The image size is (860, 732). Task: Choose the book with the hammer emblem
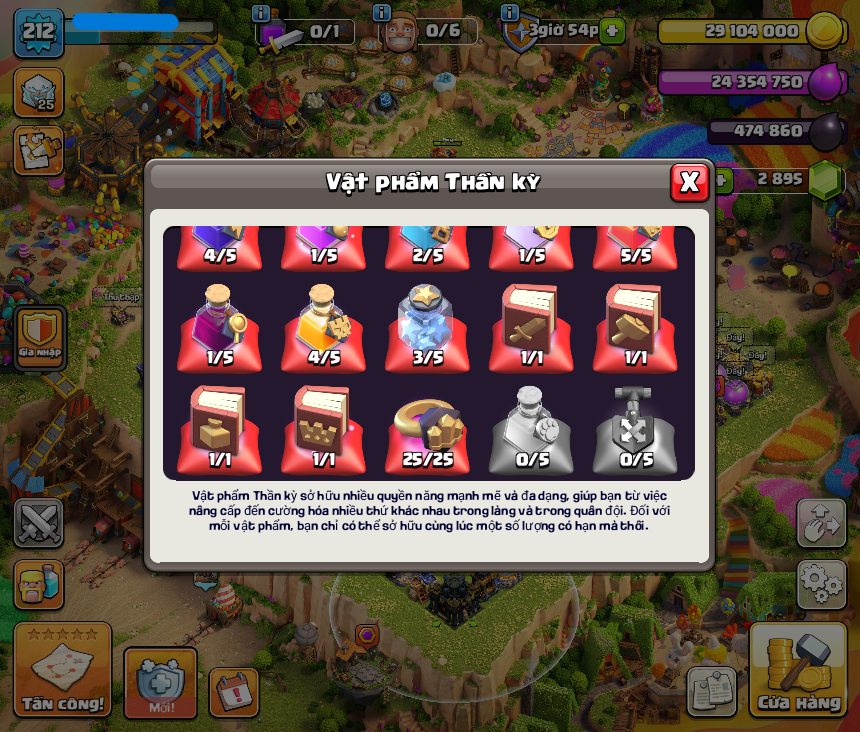tap(635, 326)
